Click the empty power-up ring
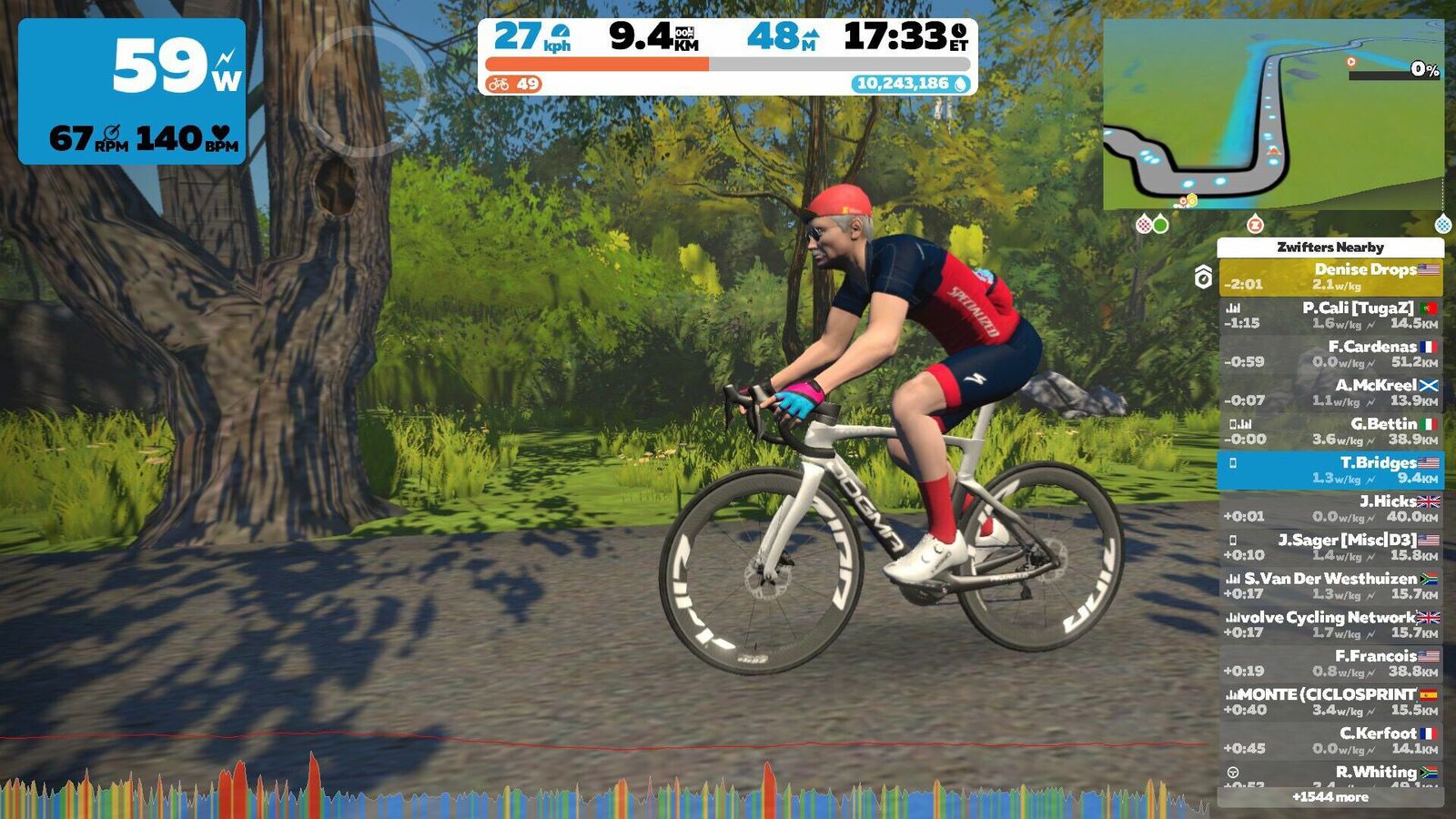1456x819 pixels. (x=364, y=91)
